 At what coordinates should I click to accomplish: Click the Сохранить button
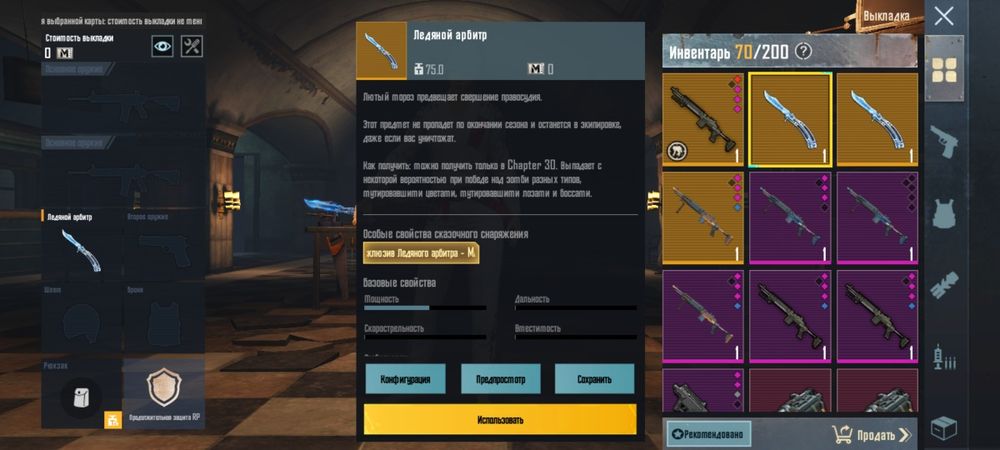[x=594, y=379]
